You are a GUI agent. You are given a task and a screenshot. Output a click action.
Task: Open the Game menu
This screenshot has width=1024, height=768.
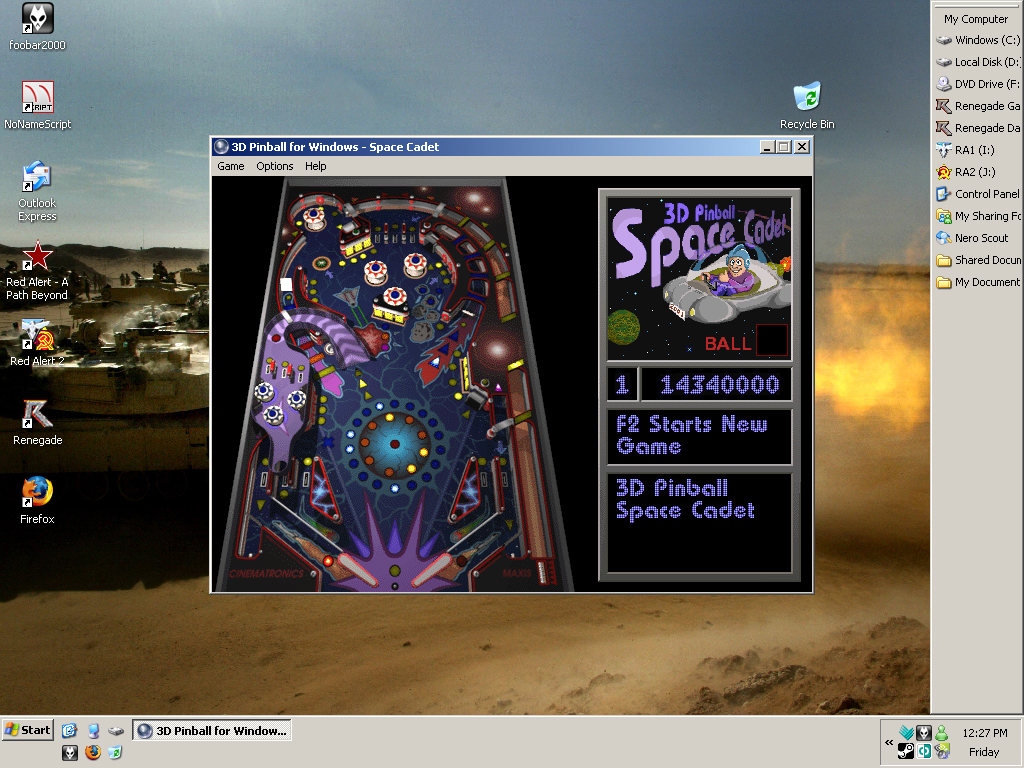(231, 166)
